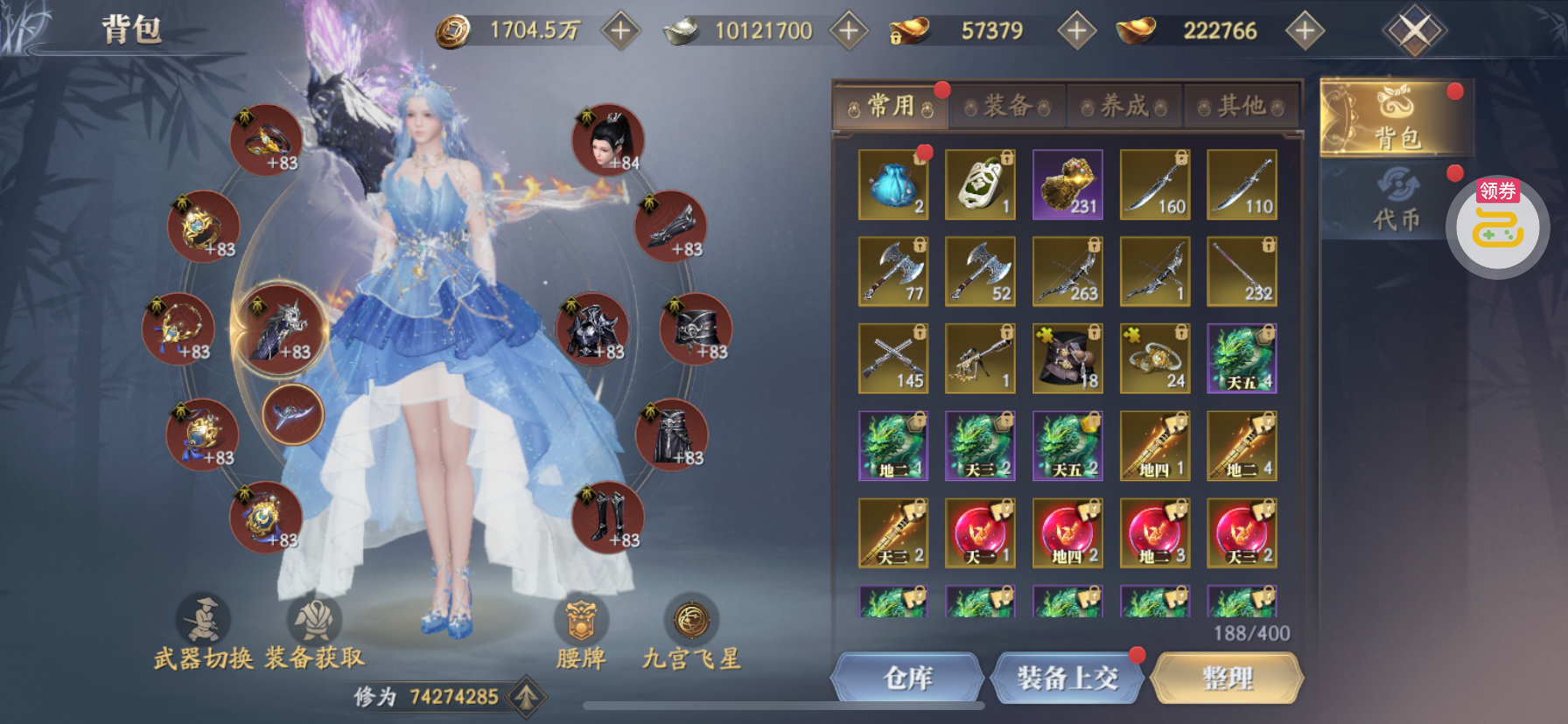
Task: Select the crossed swords item with 145
Action: (893, 359)
